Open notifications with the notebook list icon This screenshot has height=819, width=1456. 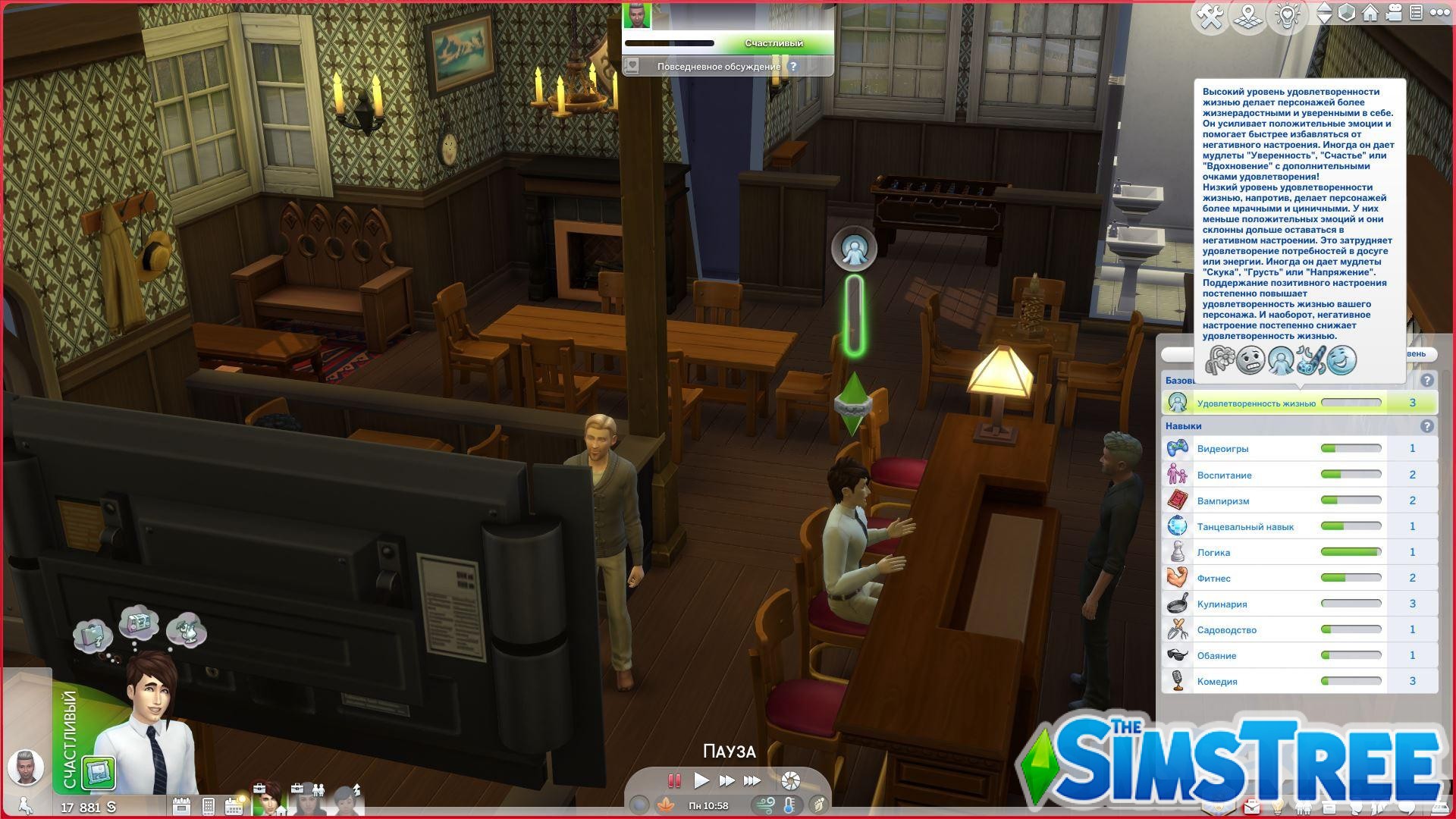click(1416, 14)
